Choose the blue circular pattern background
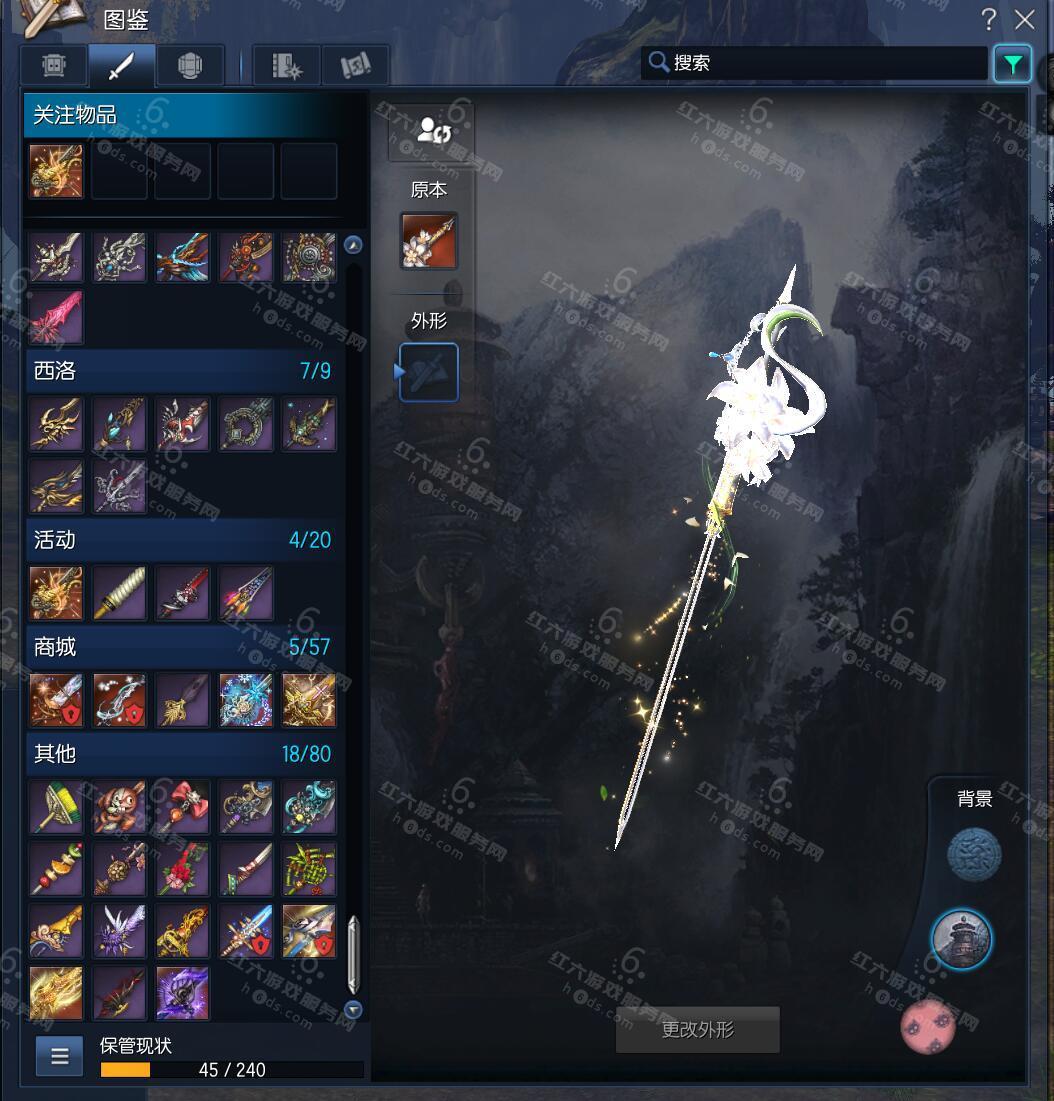The image size is (1054, 1101). (x=974, y=855)
